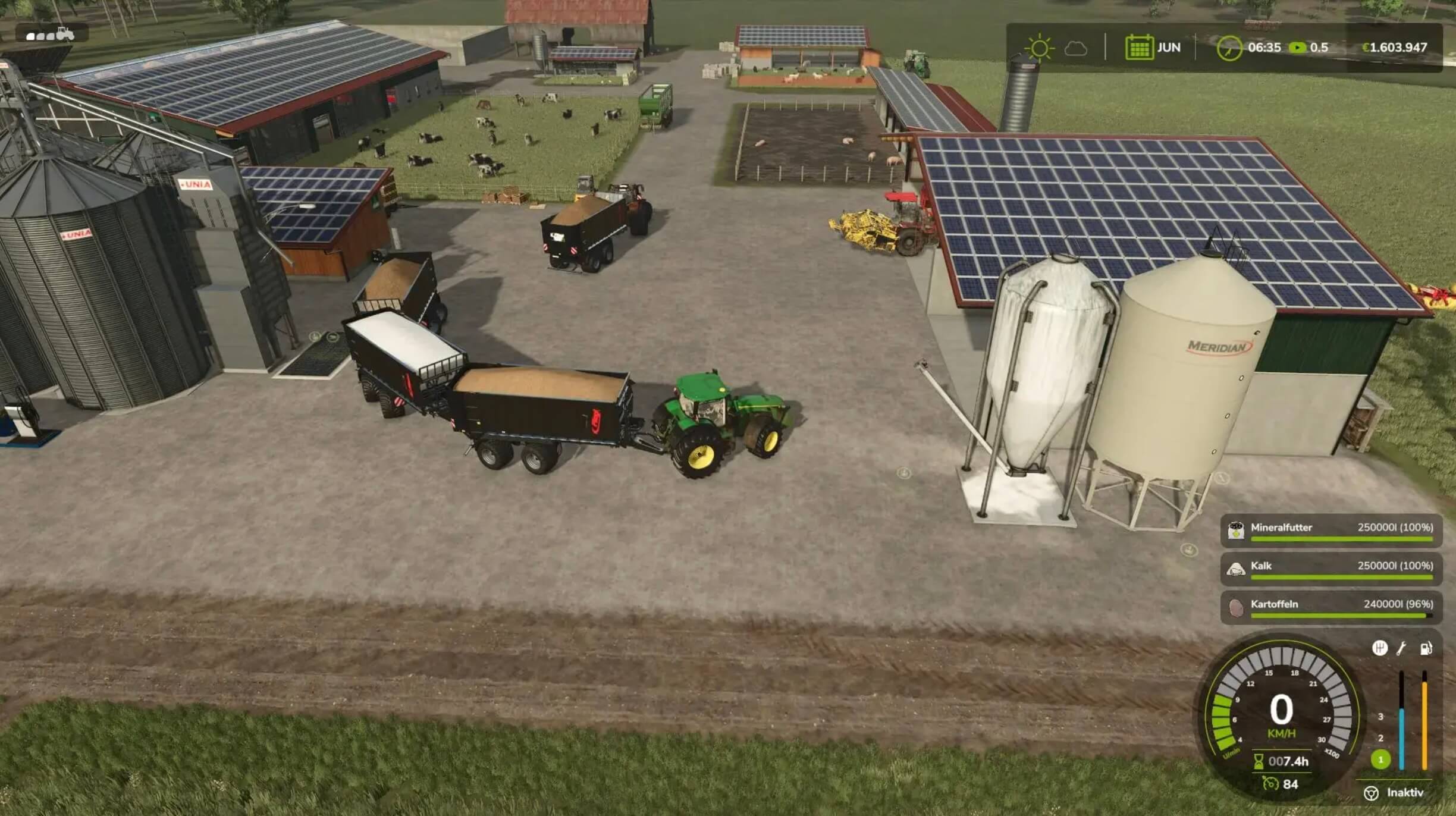The width and height of the screenshot is (1456, 816).
Task: Select the Mineralfutter fill level row
Action: [1331, 530]
